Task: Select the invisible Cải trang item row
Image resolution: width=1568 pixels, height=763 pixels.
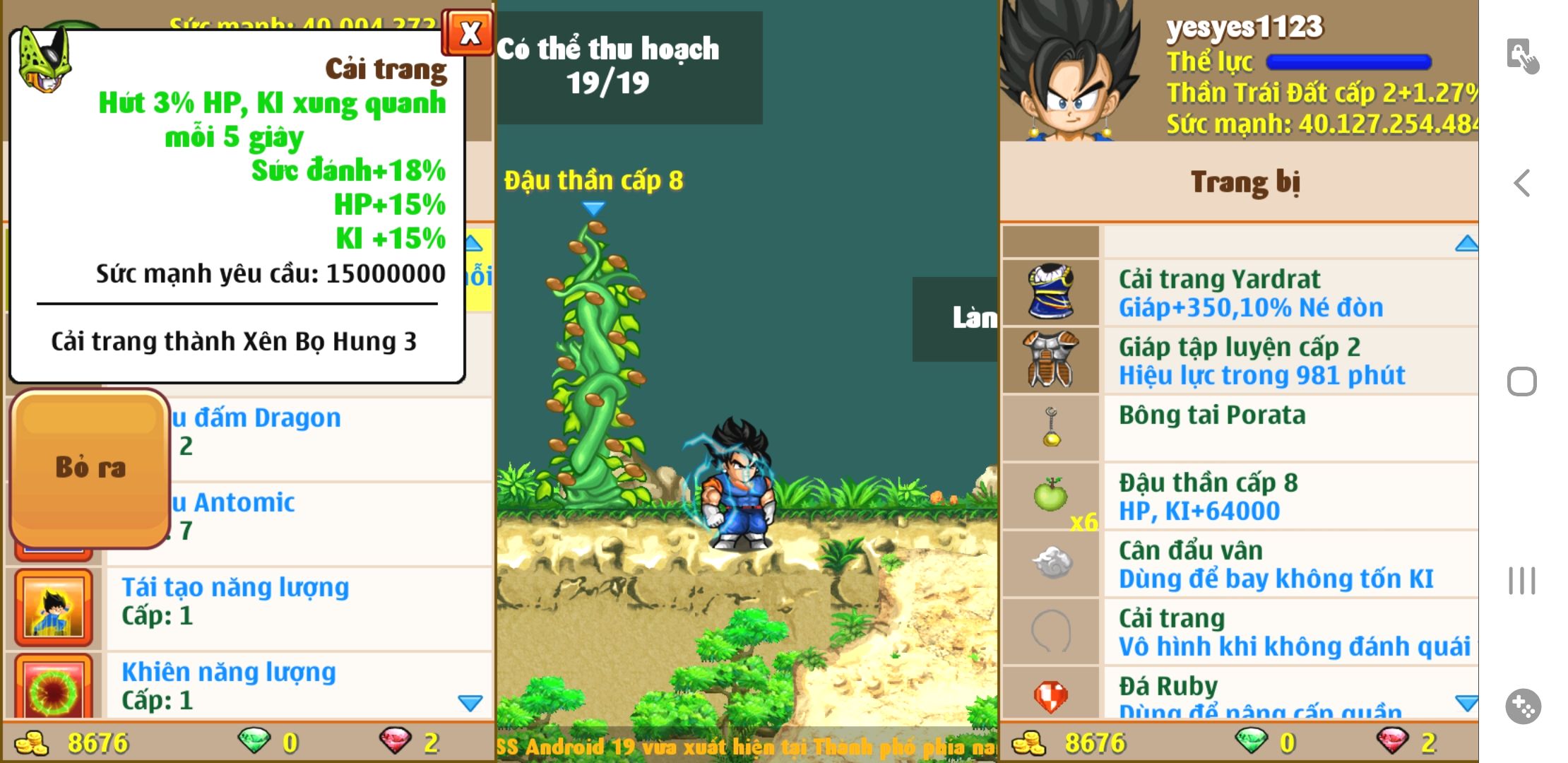Action: point(1293,632)
